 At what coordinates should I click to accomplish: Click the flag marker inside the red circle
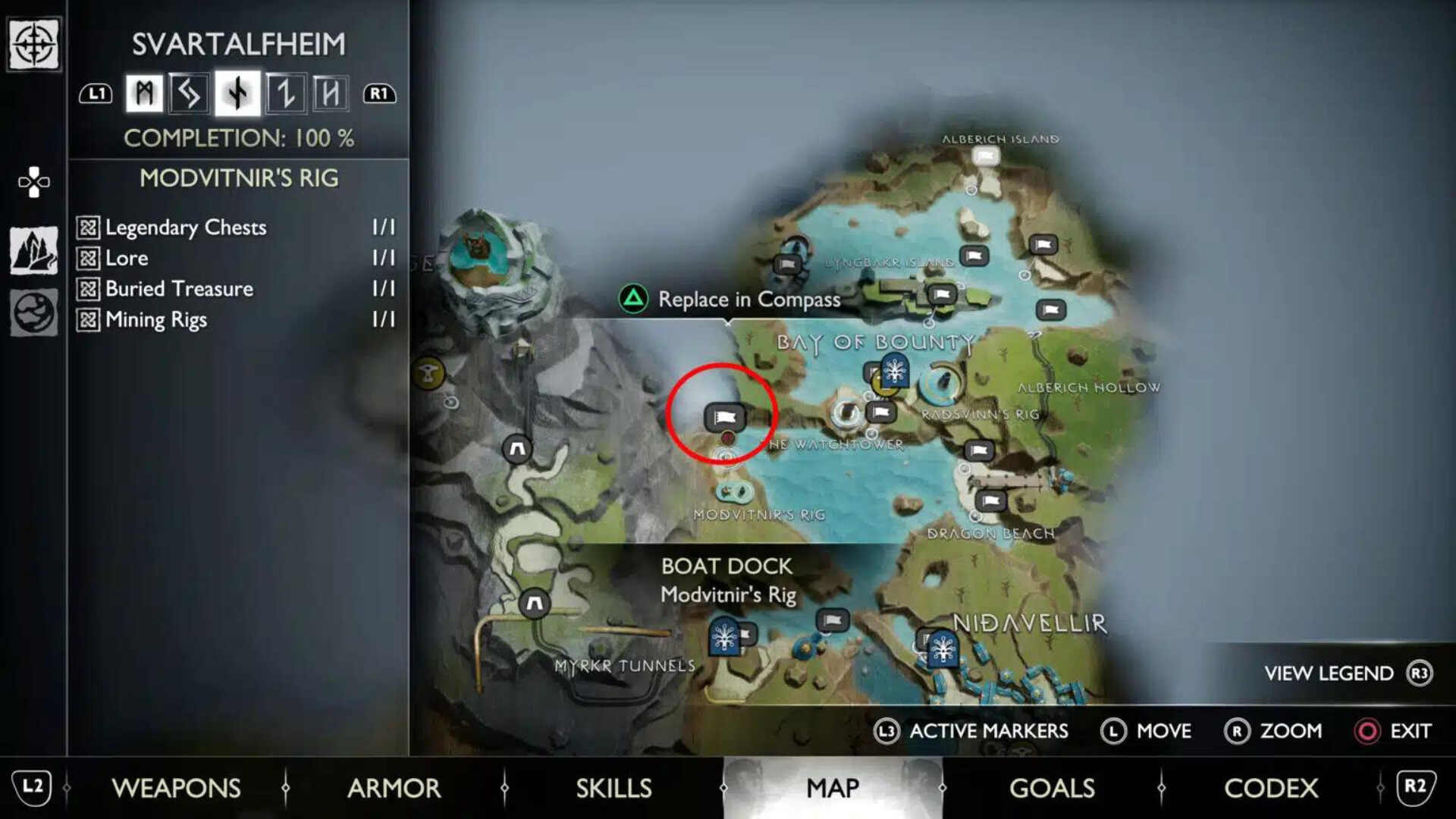(724, 416)
